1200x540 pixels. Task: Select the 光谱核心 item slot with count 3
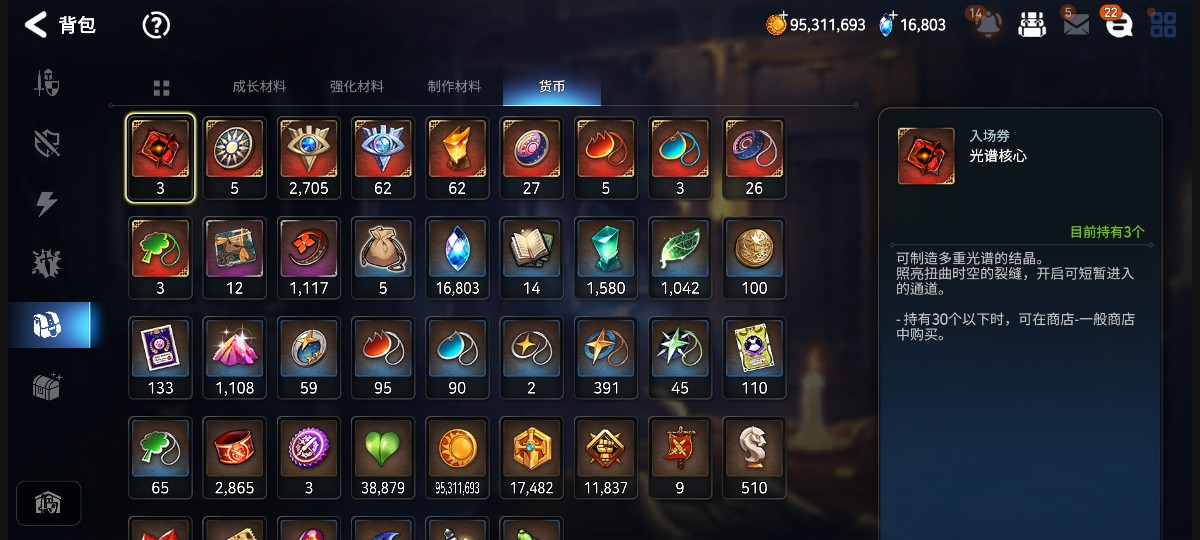(160, 158)
